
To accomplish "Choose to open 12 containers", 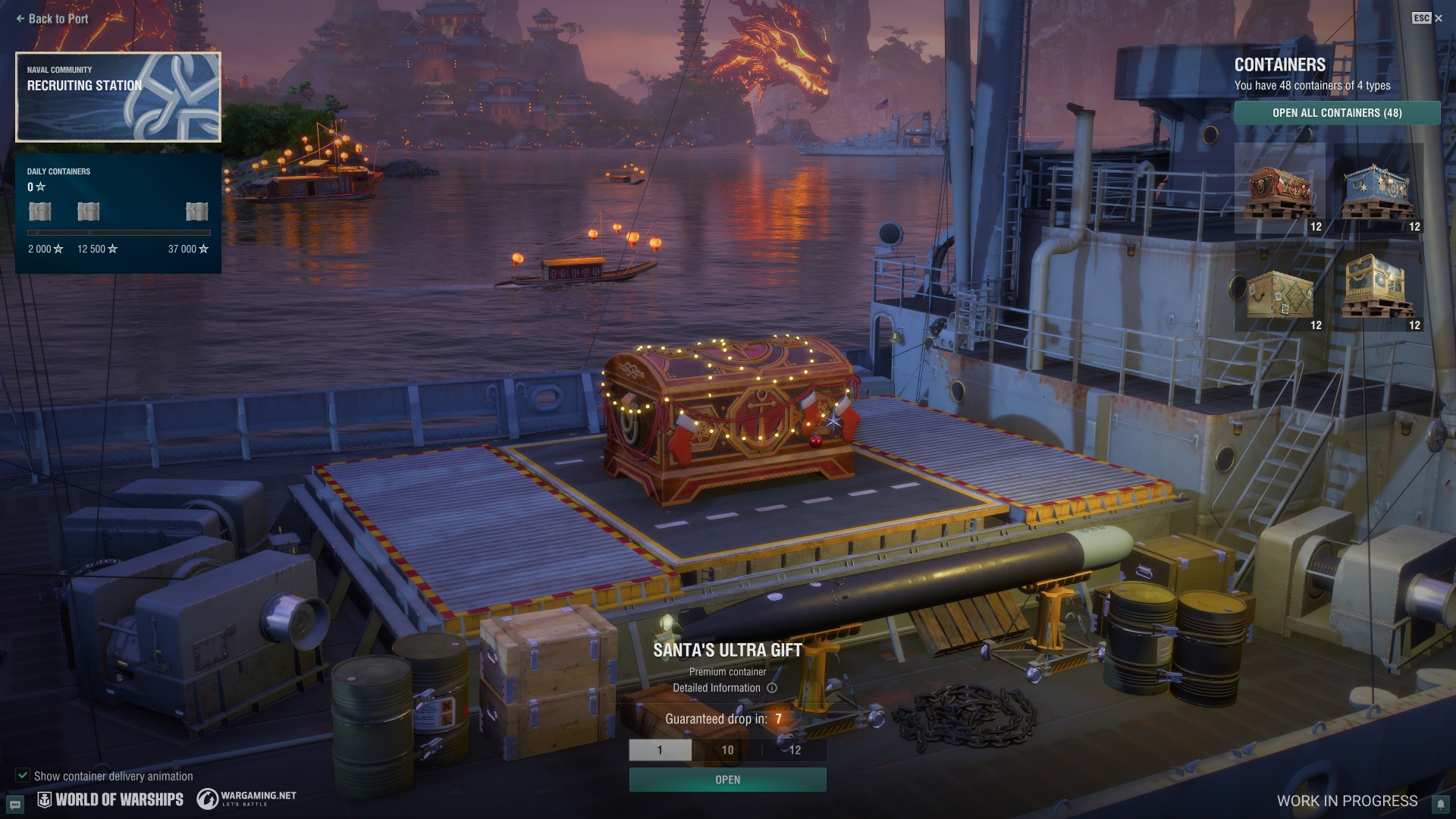I will [794, 750].
